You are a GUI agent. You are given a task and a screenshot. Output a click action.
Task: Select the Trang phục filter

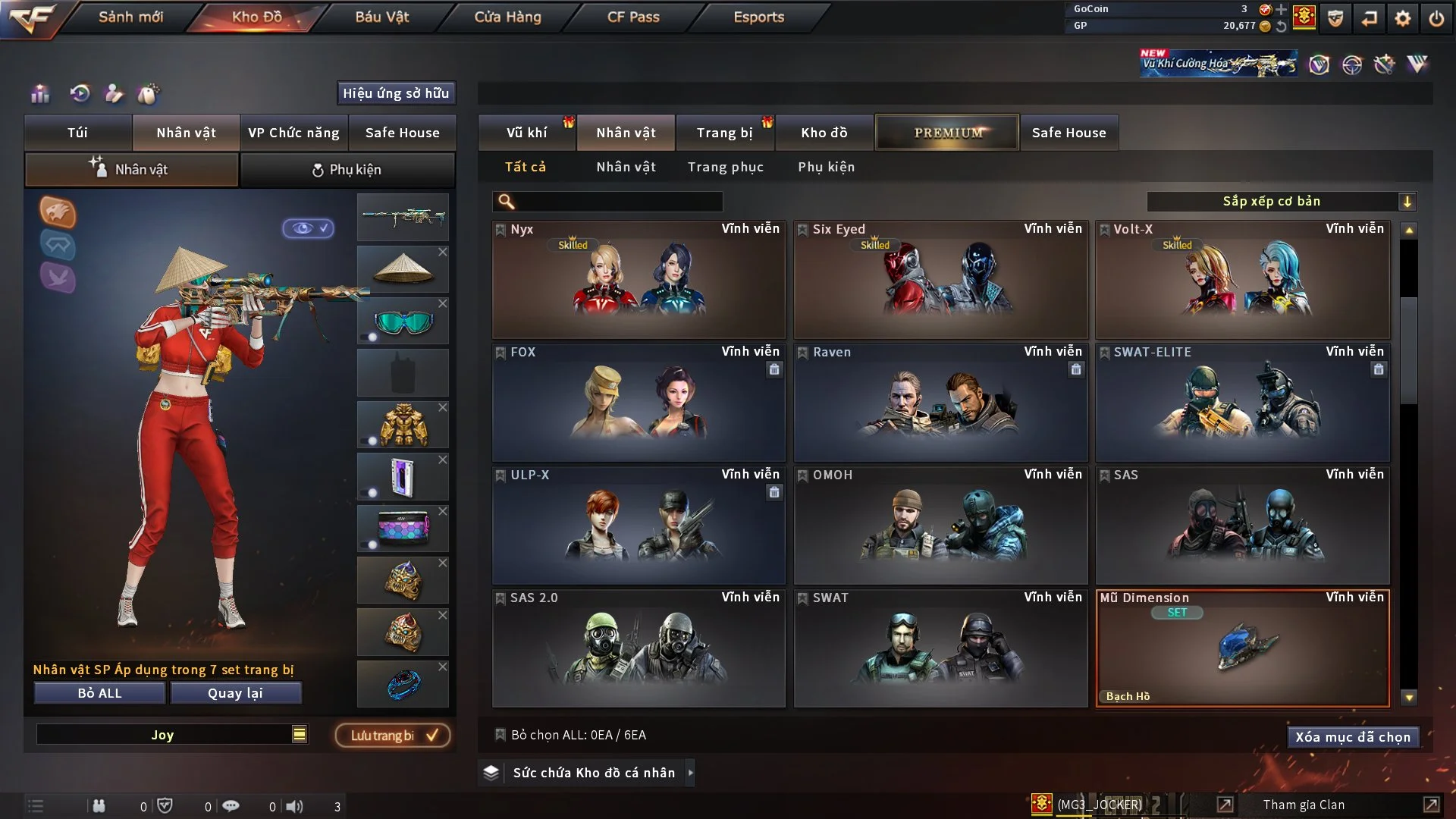click(x=725, y=167)
